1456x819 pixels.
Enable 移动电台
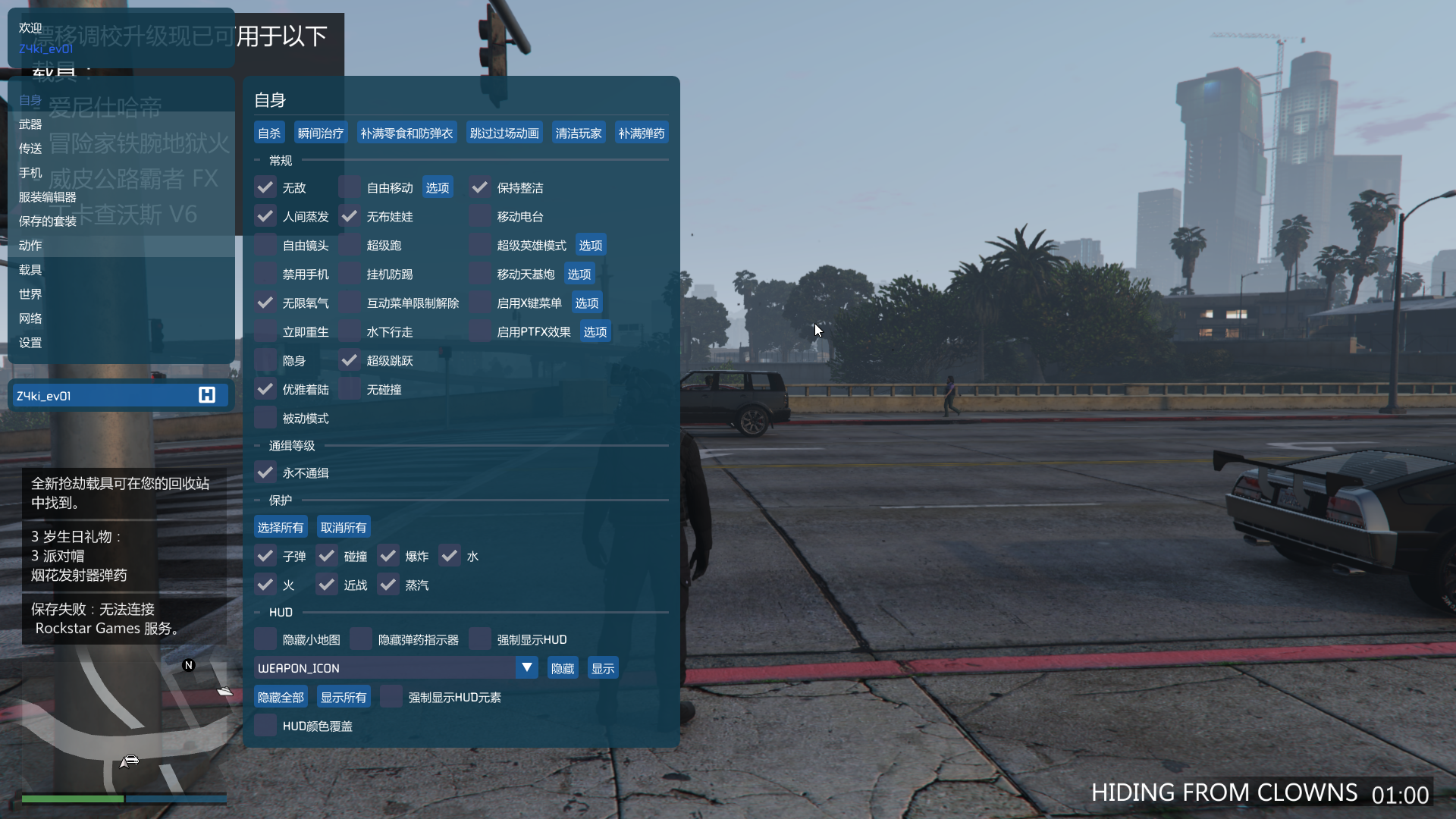479,216
